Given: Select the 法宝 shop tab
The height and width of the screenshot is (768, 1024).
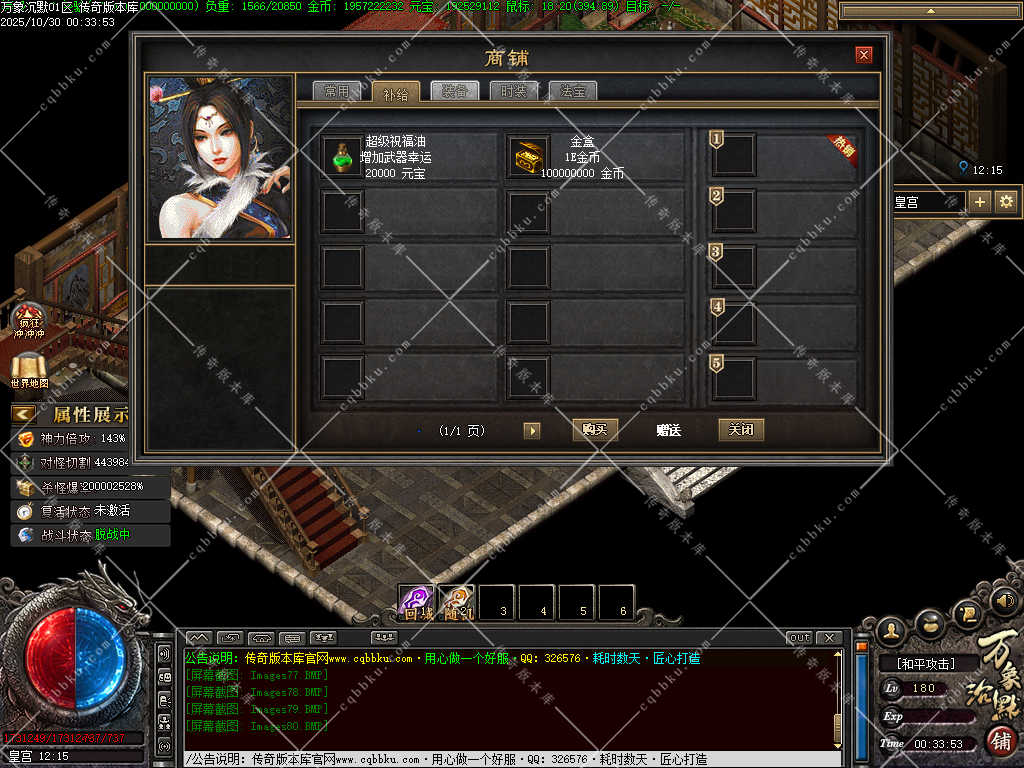Looking at the screenshot, I should (x=573, y=91).
